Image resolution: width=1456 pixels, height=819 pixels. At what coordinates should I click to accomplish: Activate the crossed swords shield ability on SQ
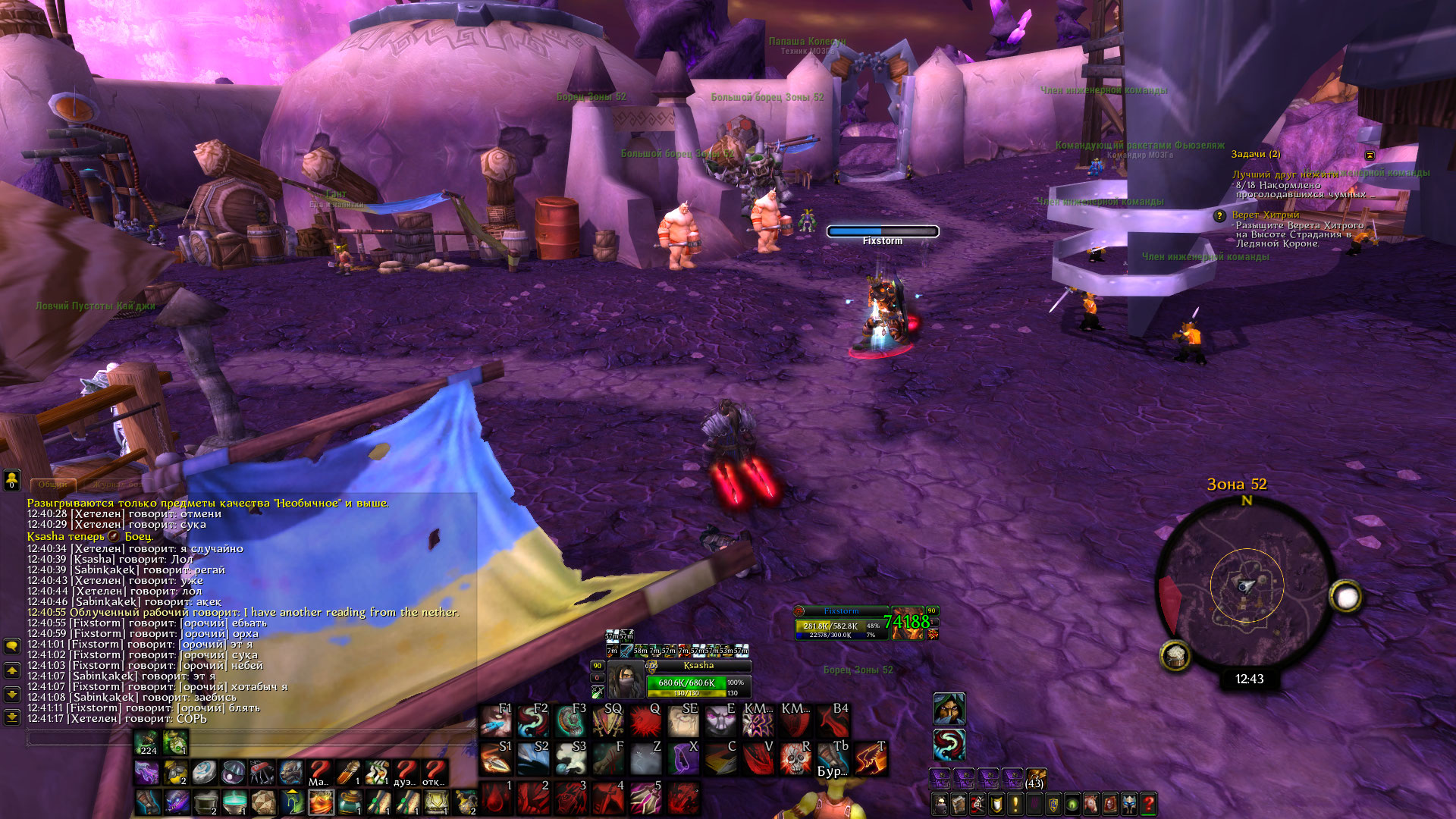point(607,720)
